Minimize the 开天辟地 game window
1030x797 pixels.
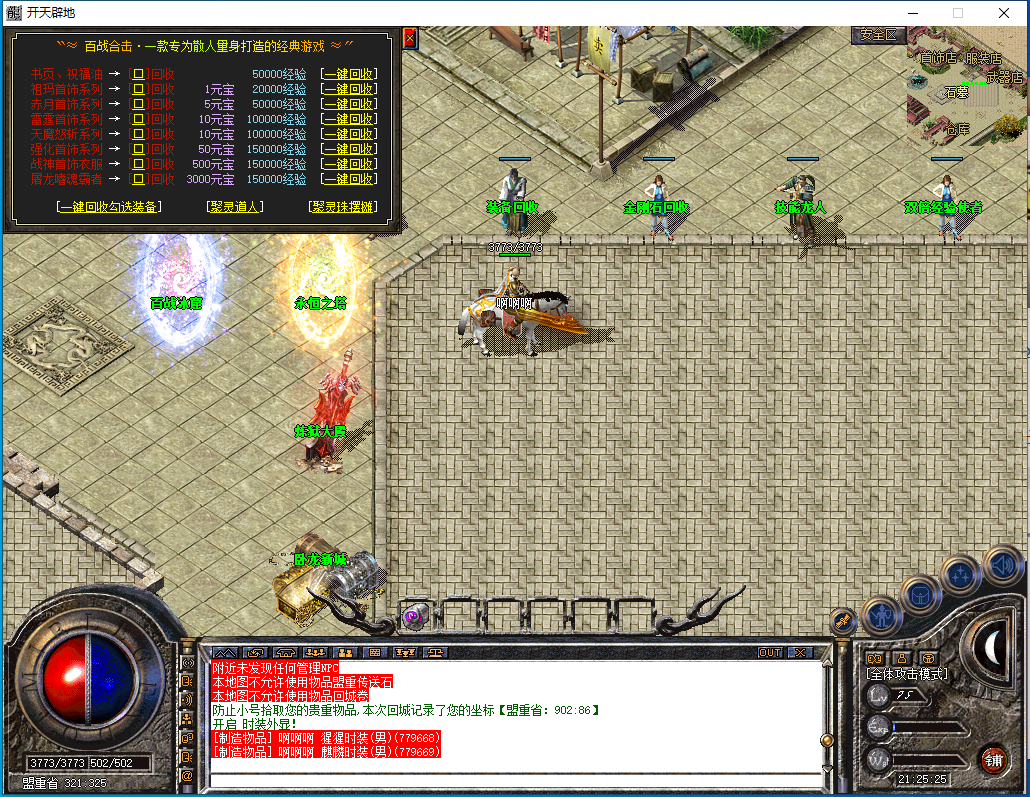point(912,13)
